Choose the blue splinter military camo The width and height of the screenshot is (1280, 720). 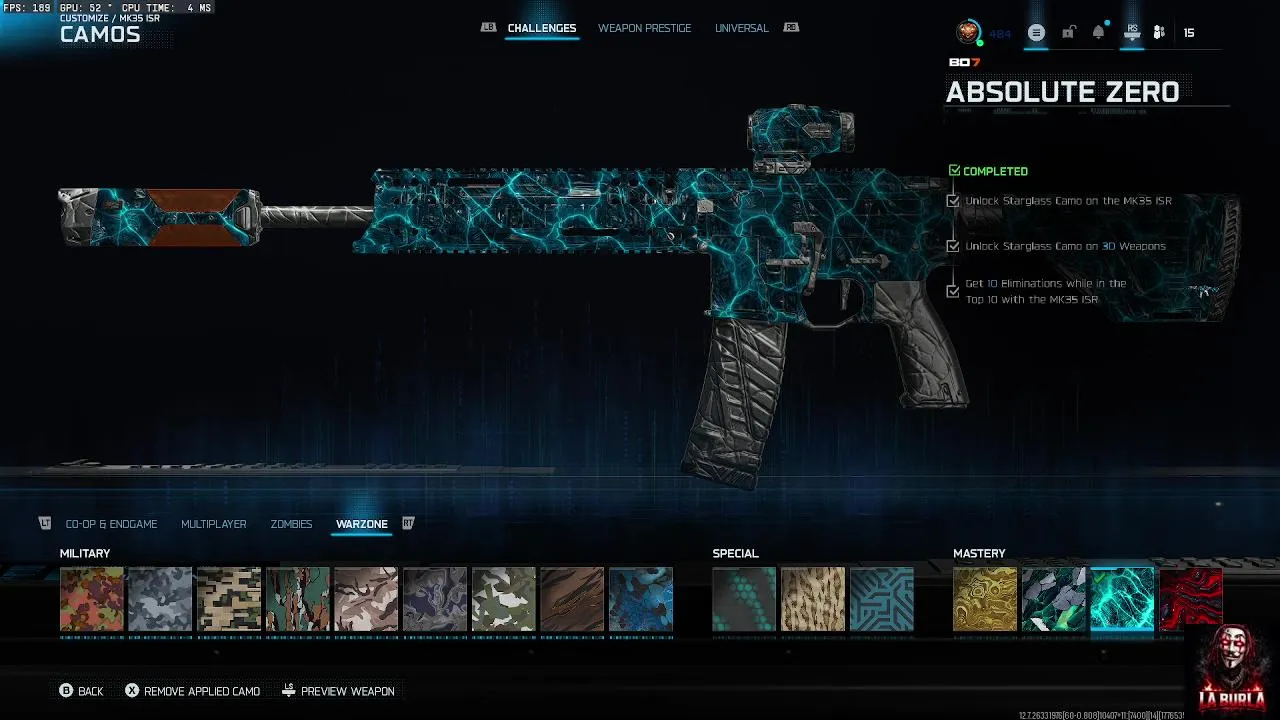pyautogui.click(x=640, y=600)
